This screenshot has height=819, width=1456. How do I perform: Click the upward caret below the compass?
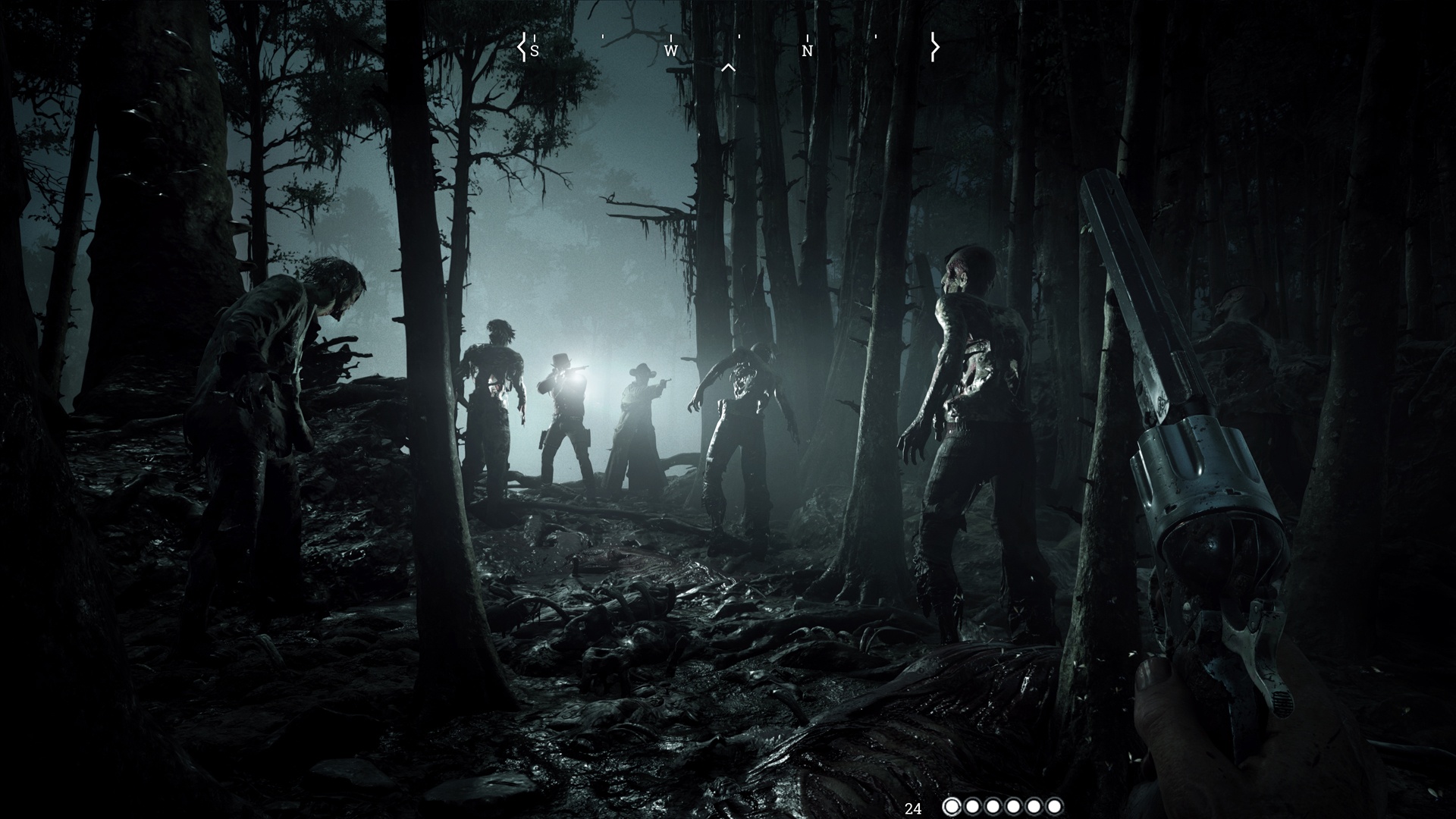(x=730, y=67)
